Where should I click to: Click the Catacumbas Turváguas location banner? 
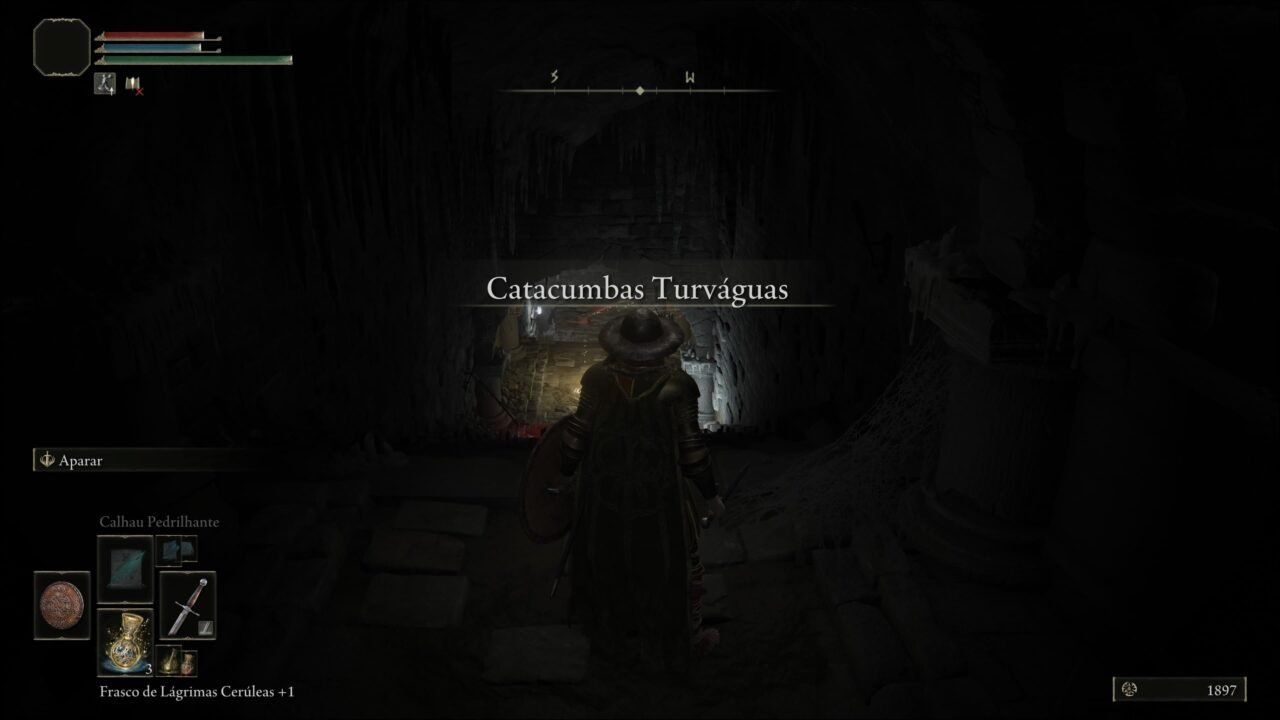click(639, 290)
